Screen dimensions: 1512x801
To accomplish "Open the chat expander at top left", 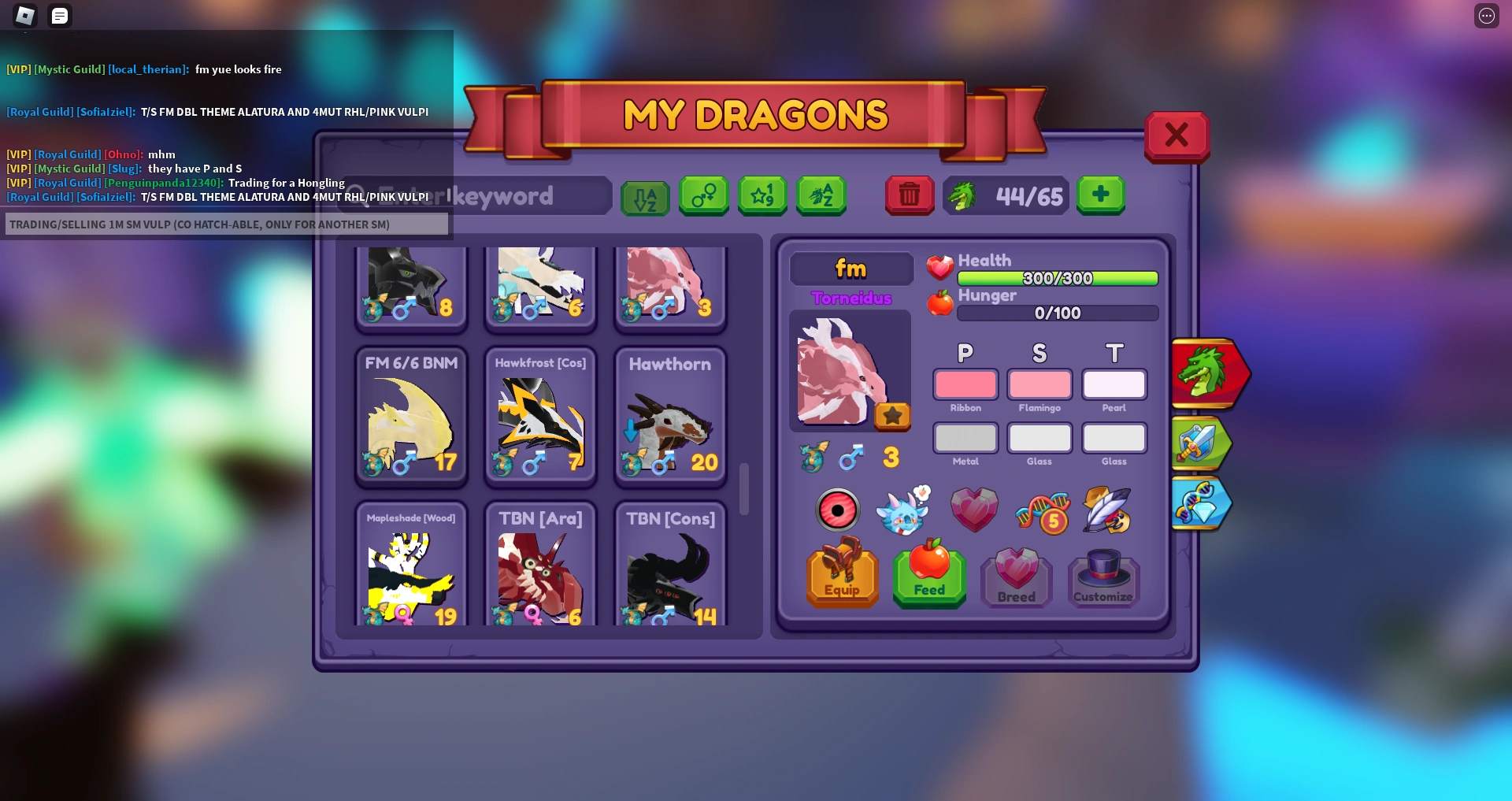I will pos(59,16).
